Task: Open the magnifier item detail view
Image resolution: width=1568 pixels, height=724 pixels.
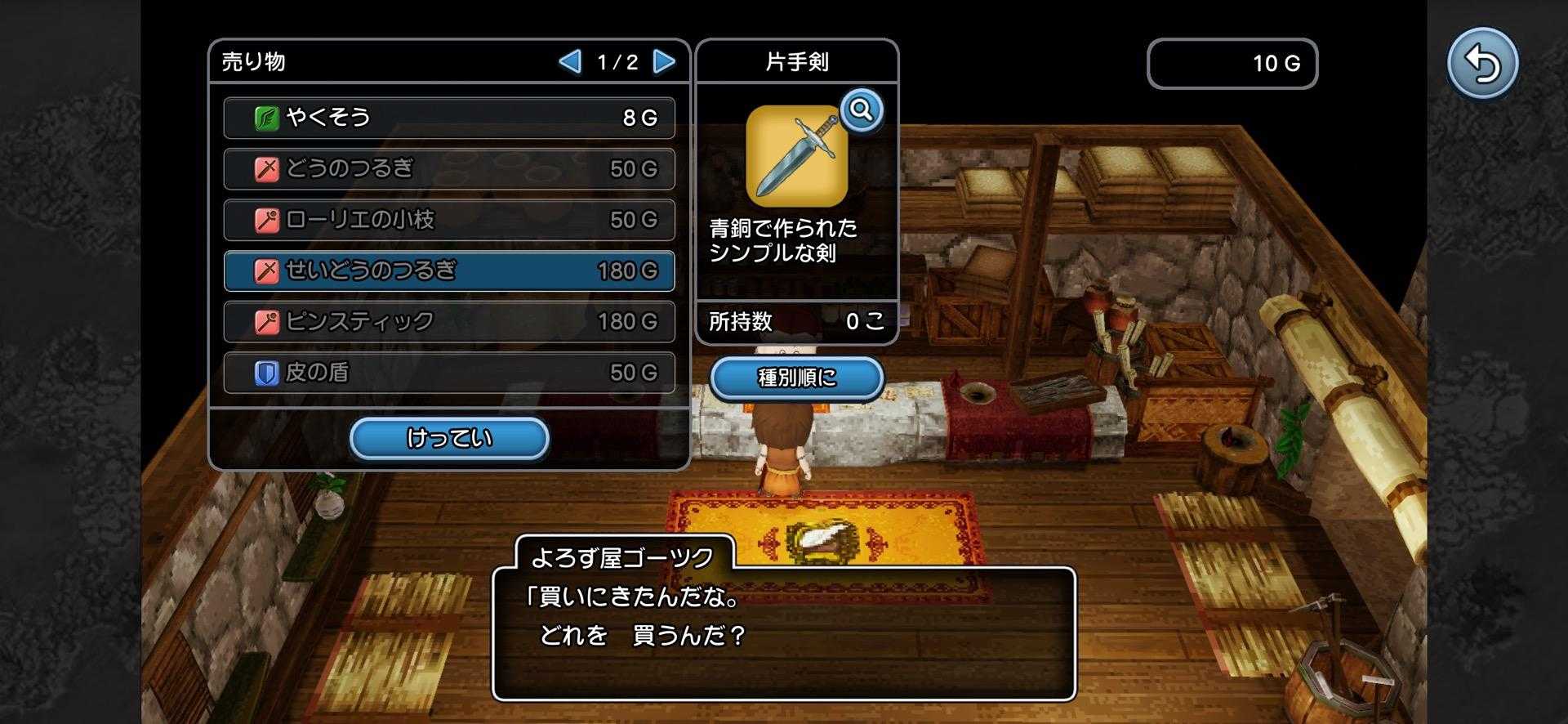Action: click(x=862, y=109)
